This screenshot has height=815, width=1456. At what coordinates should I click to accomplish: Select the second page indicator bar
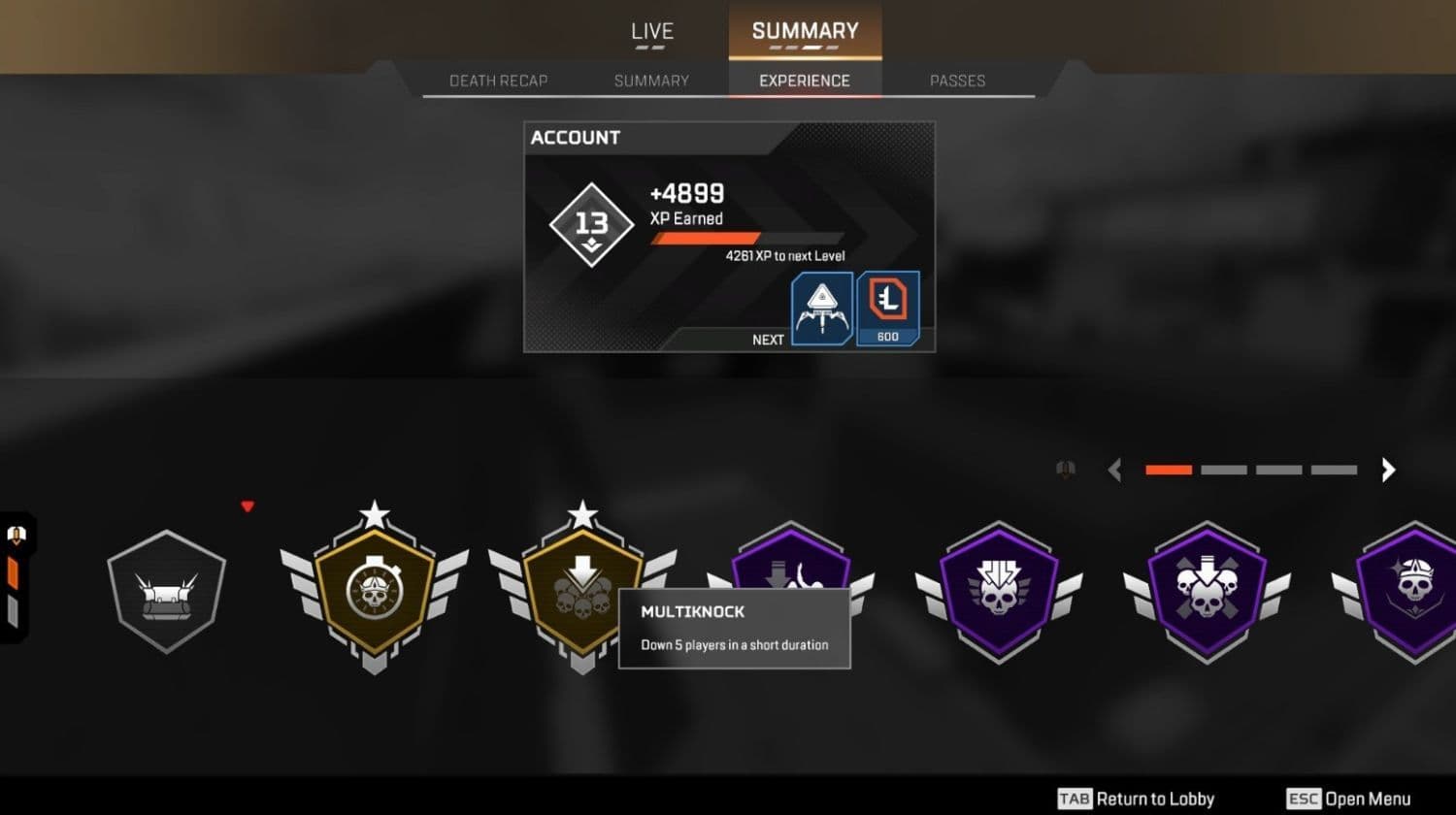click(1223, 470)
